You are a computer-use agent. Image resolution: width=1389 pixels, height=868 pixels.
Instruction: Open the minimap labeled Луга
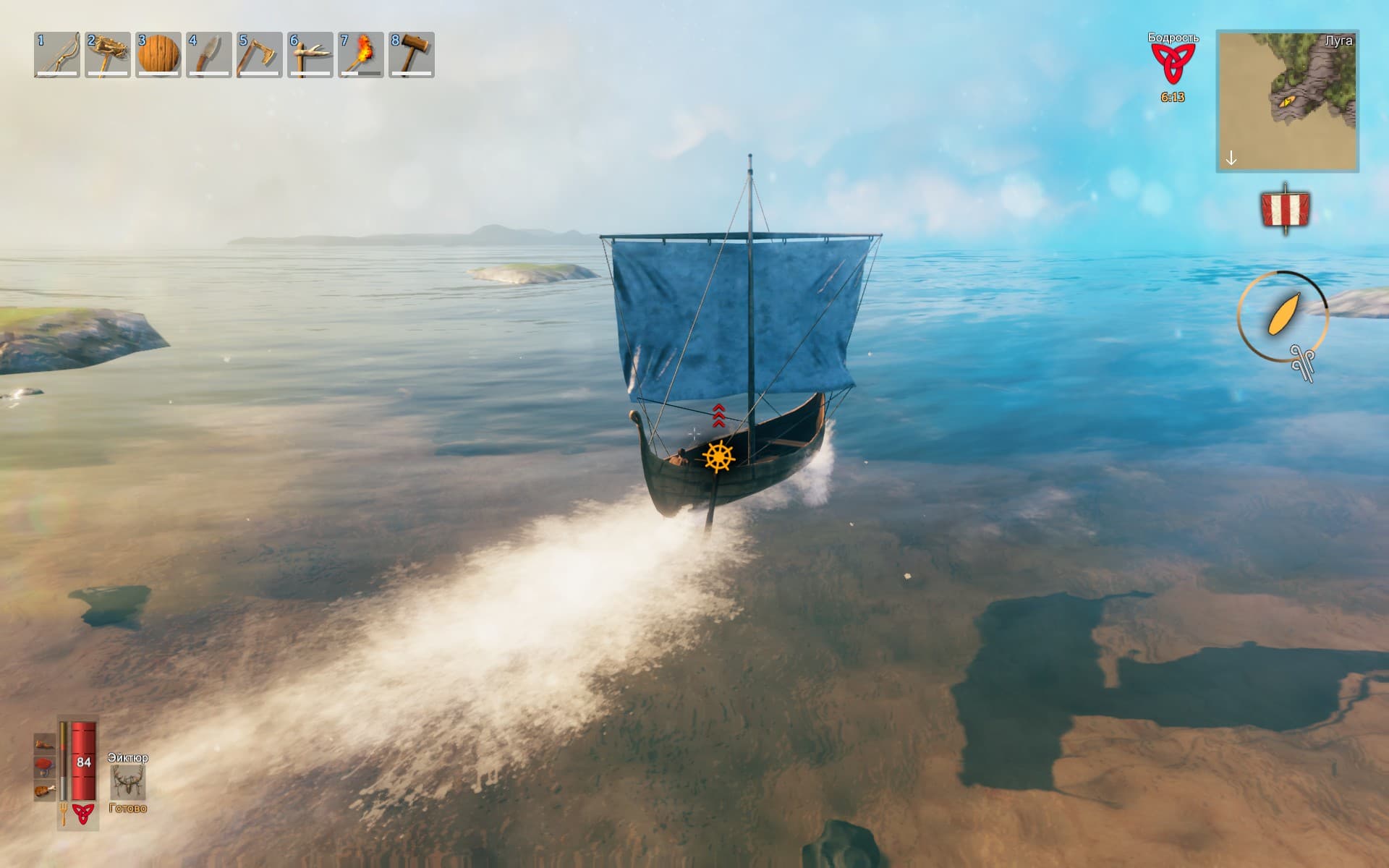point(1287,101)
